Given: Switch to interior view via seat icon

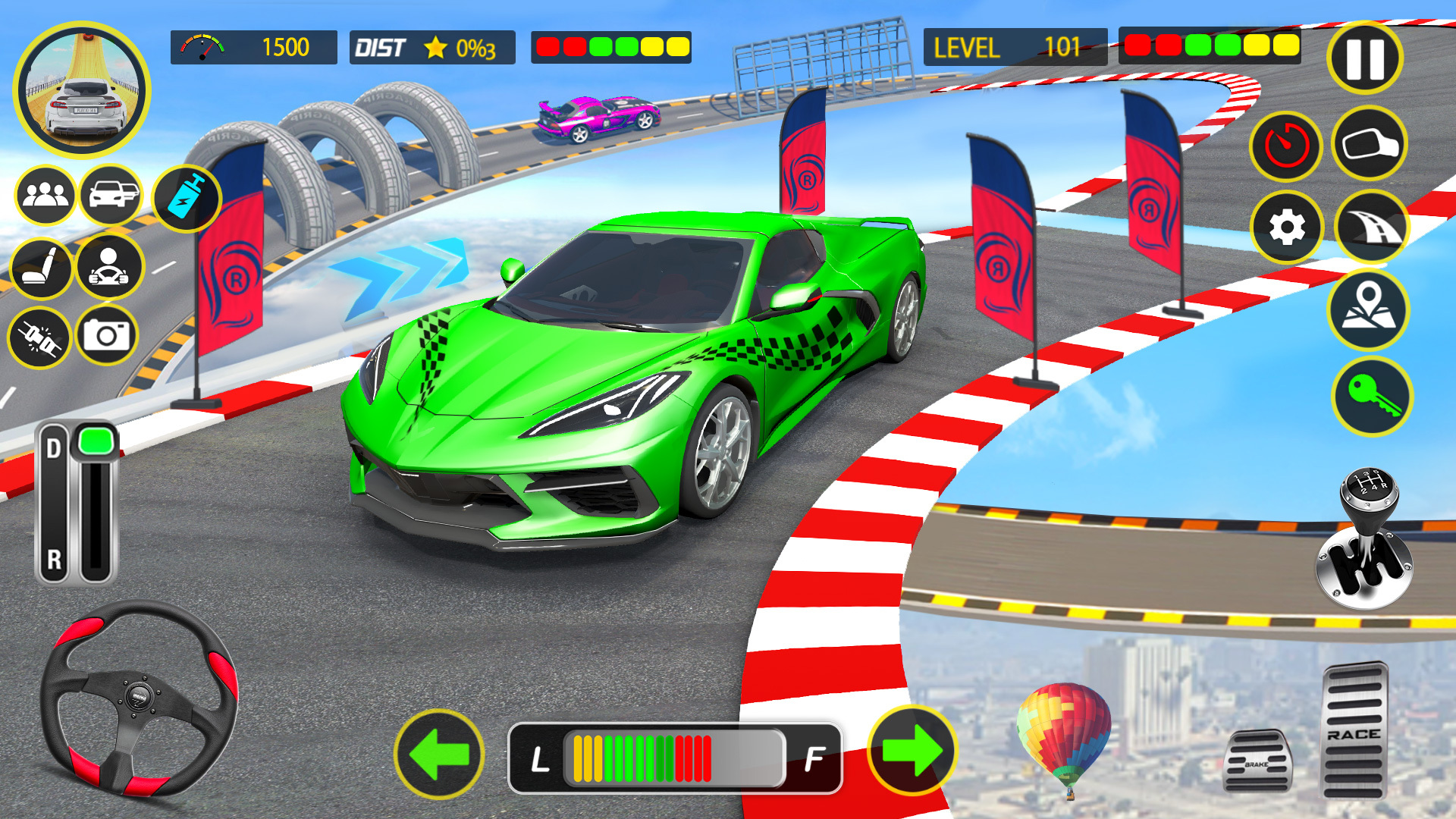Looking at the screenshot, I should (42, 269).
